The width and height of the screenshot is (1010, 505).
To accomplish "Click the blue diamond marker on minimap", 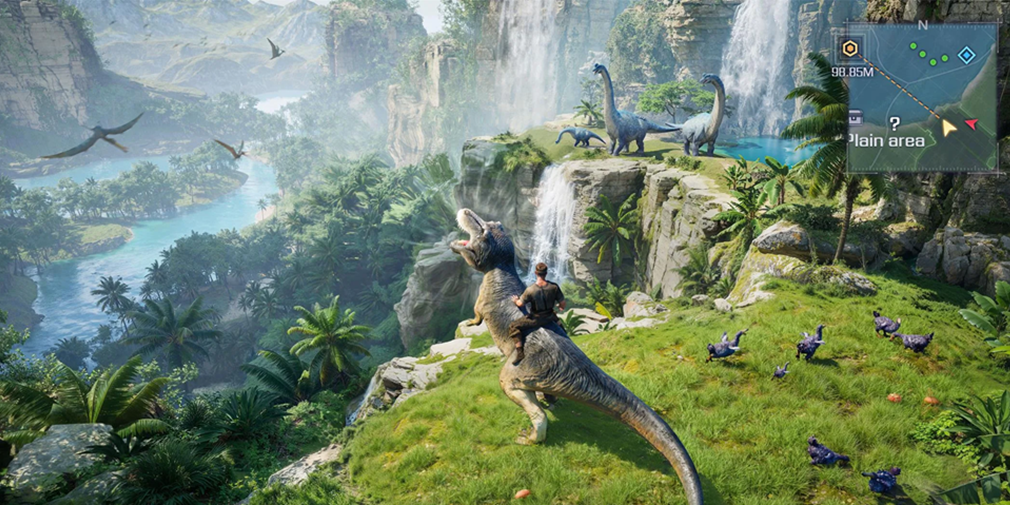I will (966, 55).
